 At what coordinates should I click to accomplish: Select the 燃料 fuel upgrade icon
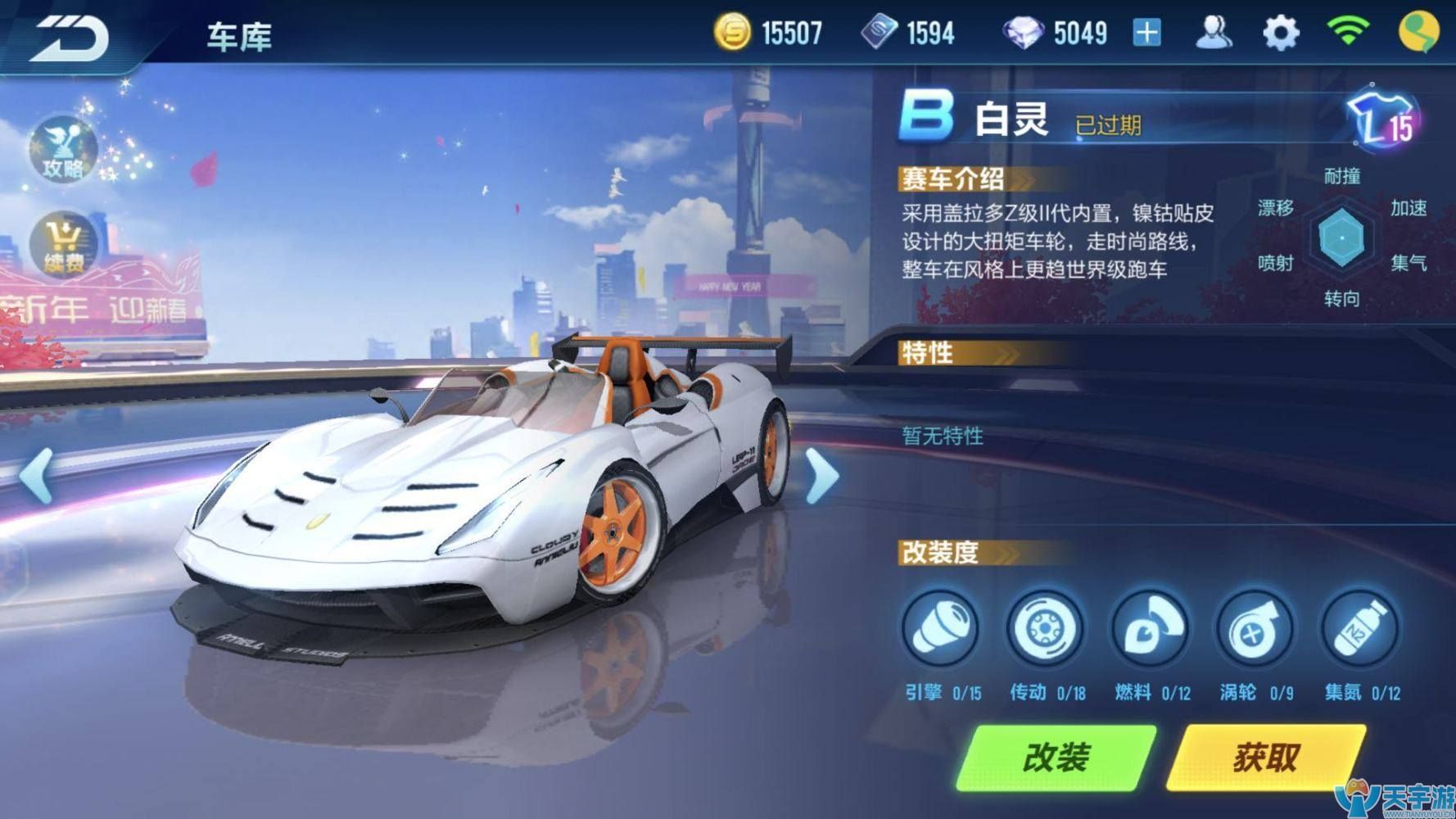(x=1151, y=630)
